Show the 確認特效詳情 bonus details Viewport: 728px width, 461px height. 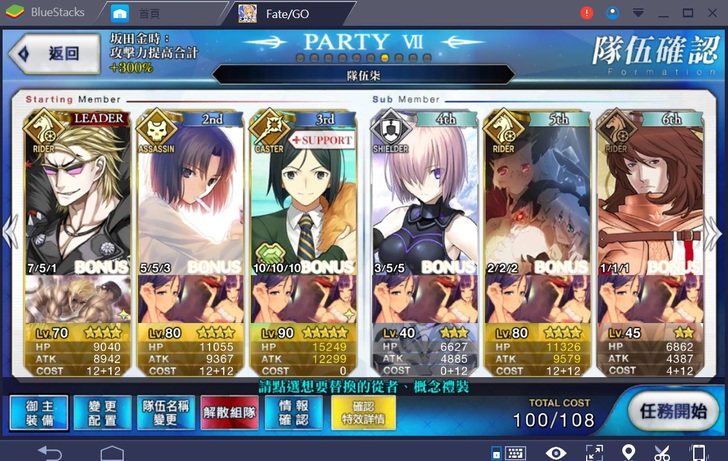(x=360, y=412)
